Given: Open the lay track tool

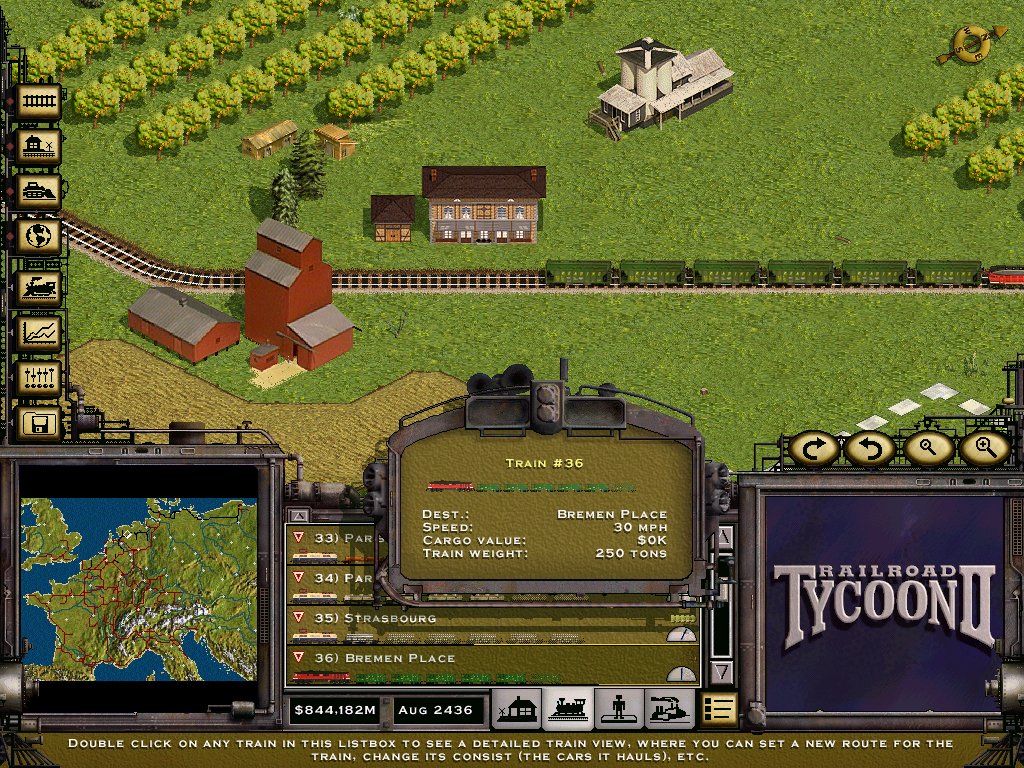Looking at the screenshot, I should [38, 101].
